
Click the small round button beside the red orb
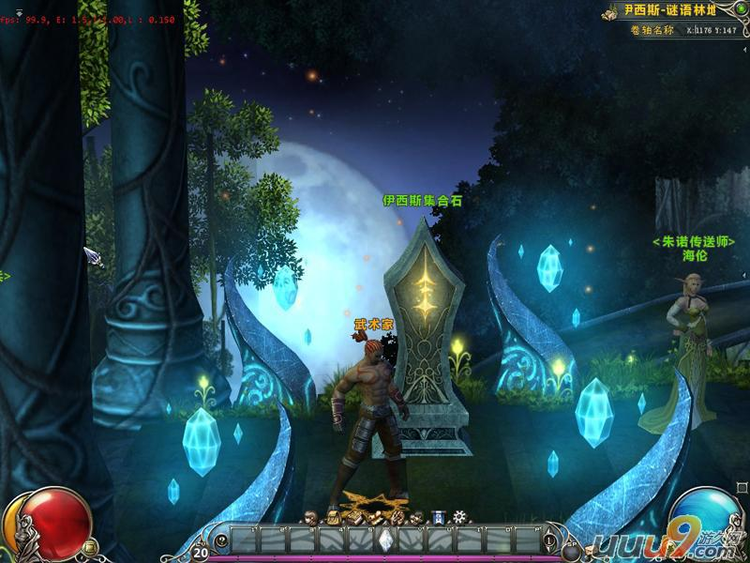[x=90, y=547]
